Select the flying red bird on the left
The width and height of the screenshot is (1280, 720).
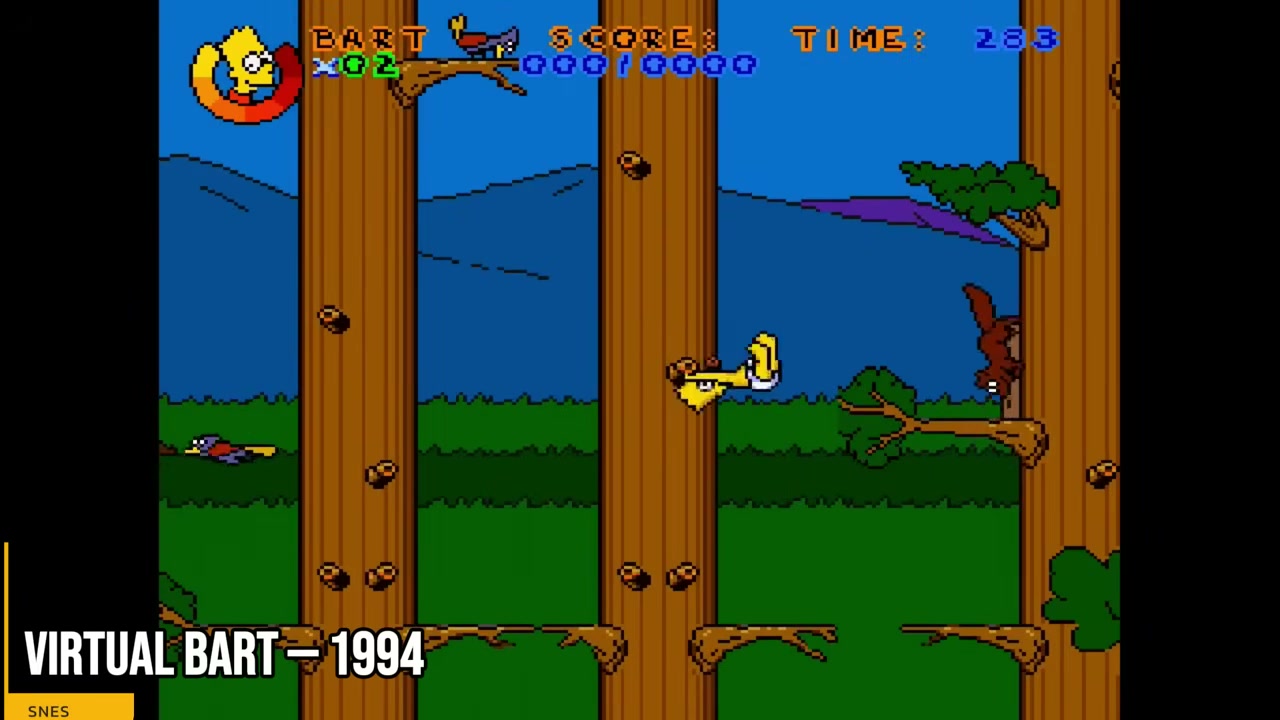coord(220,448)
